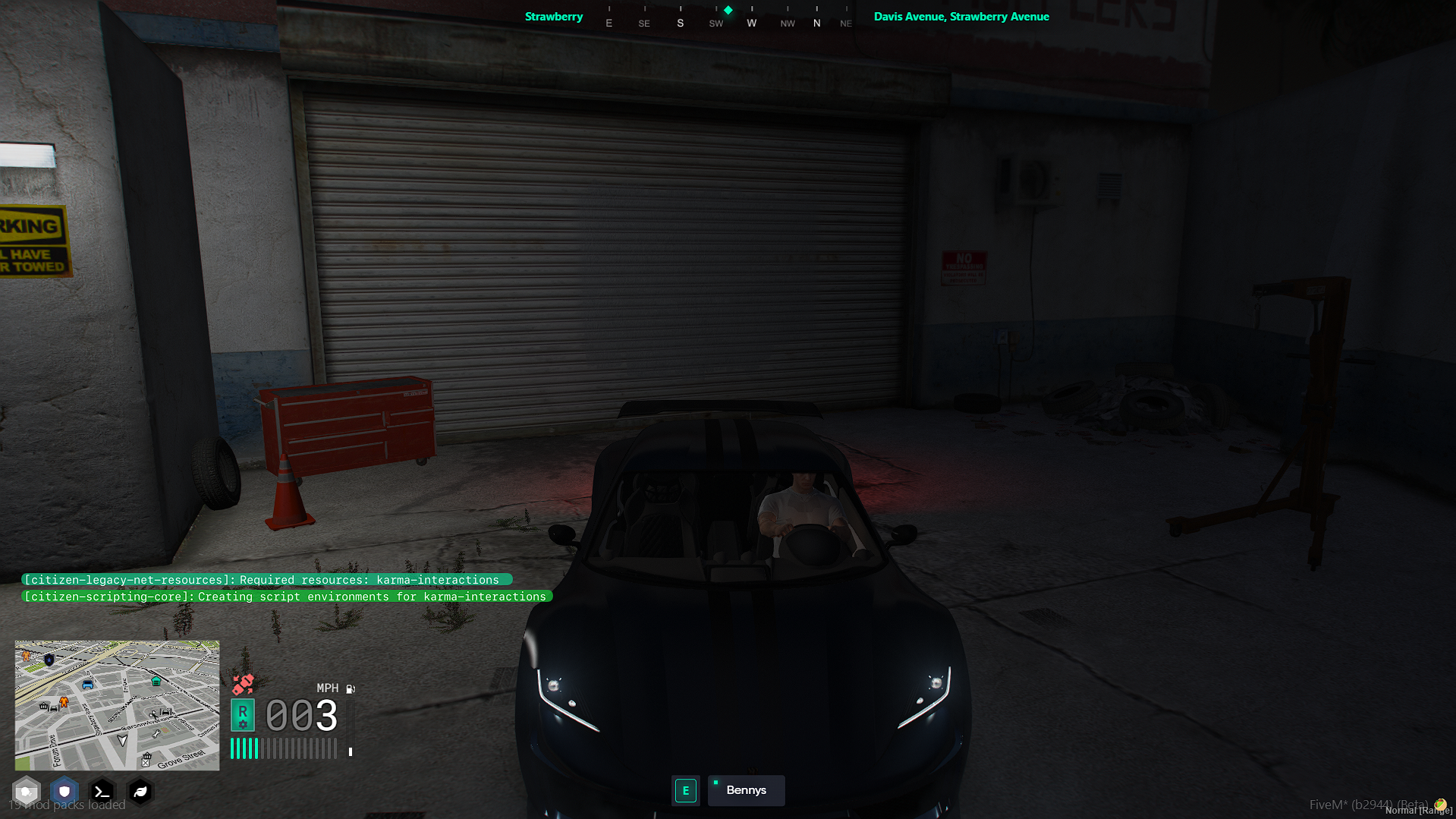
Task: Click the brain status hexagon icon
Action: 27,792
